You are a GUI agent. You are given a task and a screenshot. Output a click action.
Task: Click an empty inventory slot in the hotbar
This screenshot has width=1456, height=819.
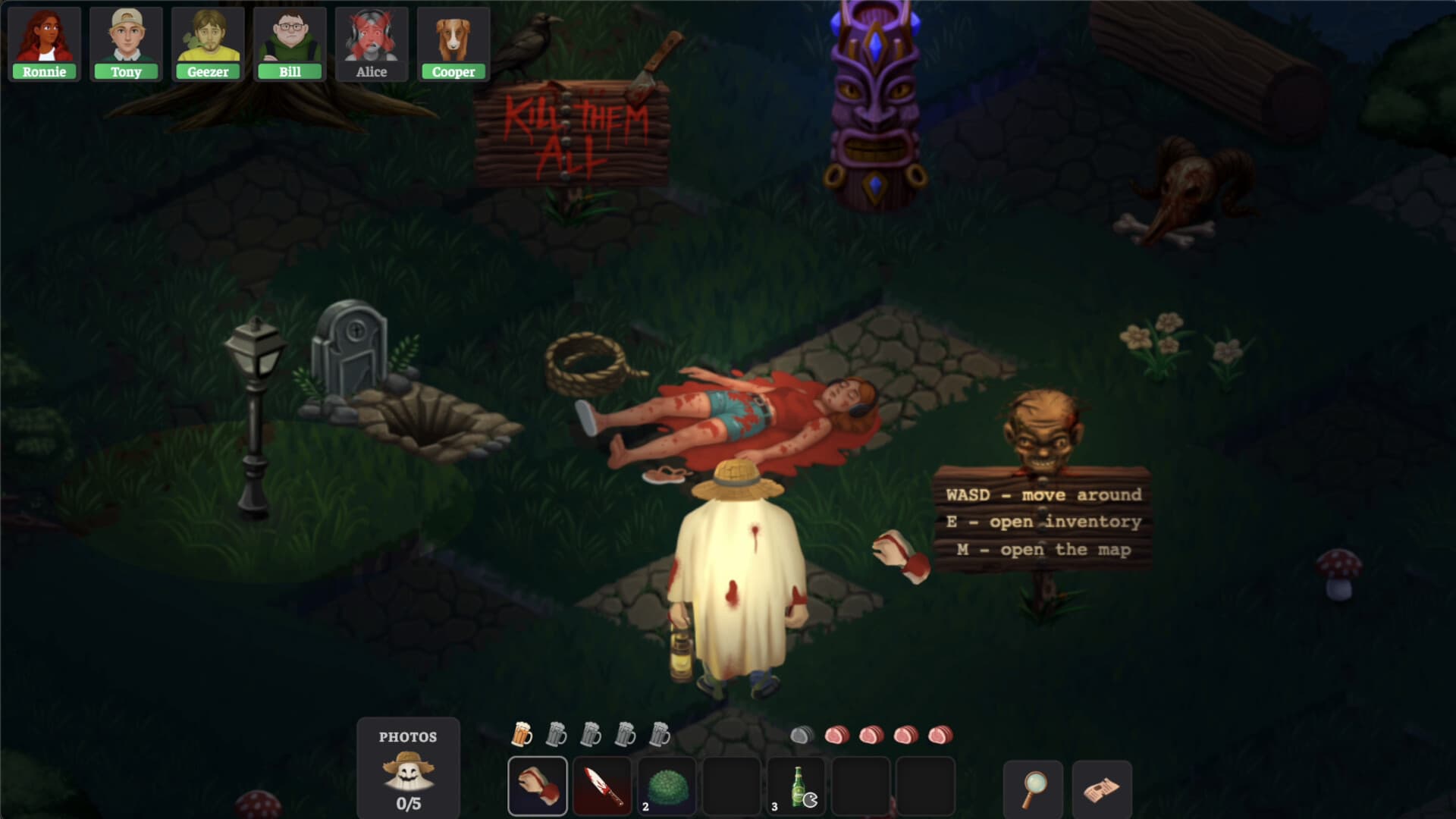pyautogui.click(x=733, y=786)
